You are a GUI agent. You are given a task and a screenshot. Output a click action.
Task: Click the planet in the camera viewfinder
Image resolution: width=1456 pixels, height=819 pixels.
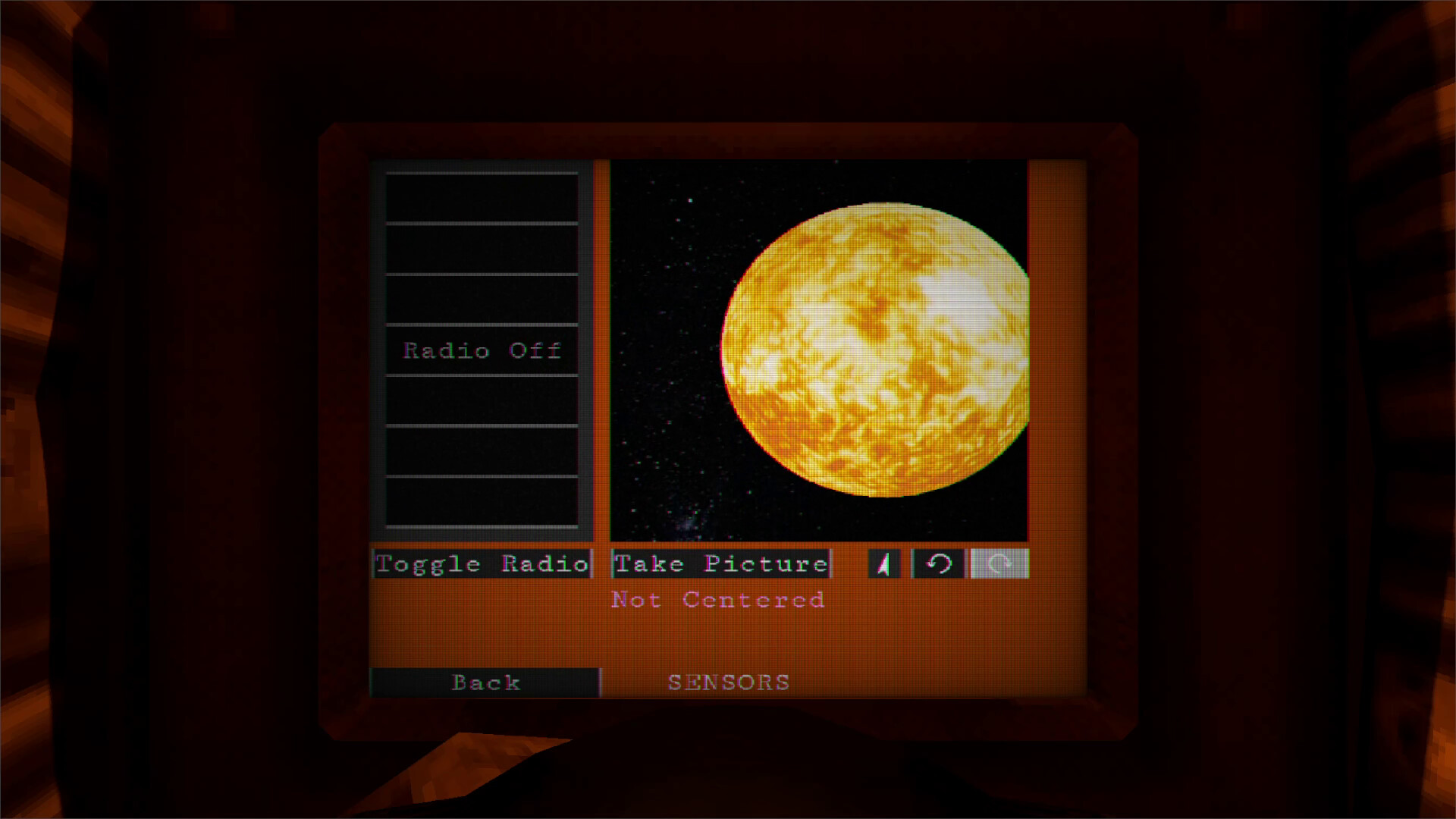point(876,353)
